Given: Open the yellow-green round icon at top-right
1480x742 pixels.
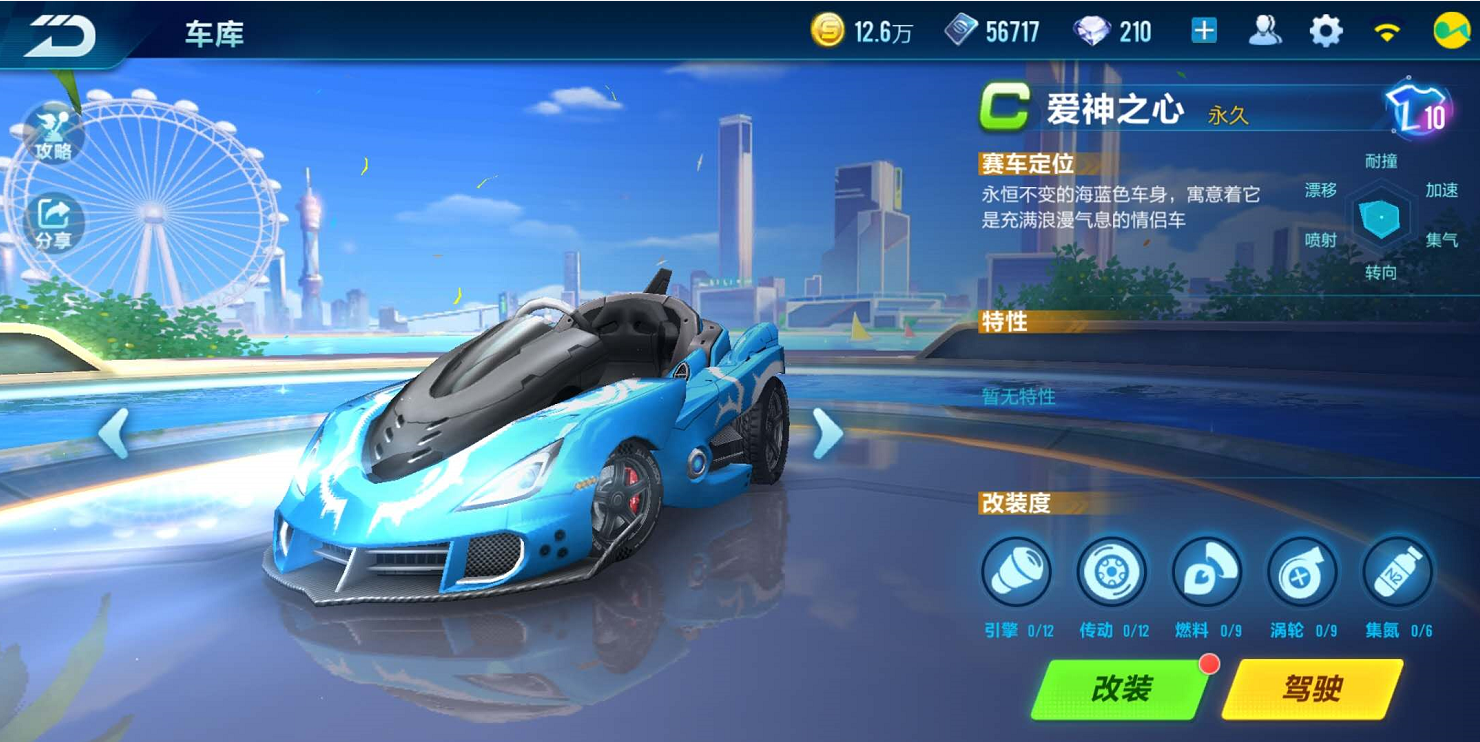Looking at the screenshot, I should [x=1450, y=32].
